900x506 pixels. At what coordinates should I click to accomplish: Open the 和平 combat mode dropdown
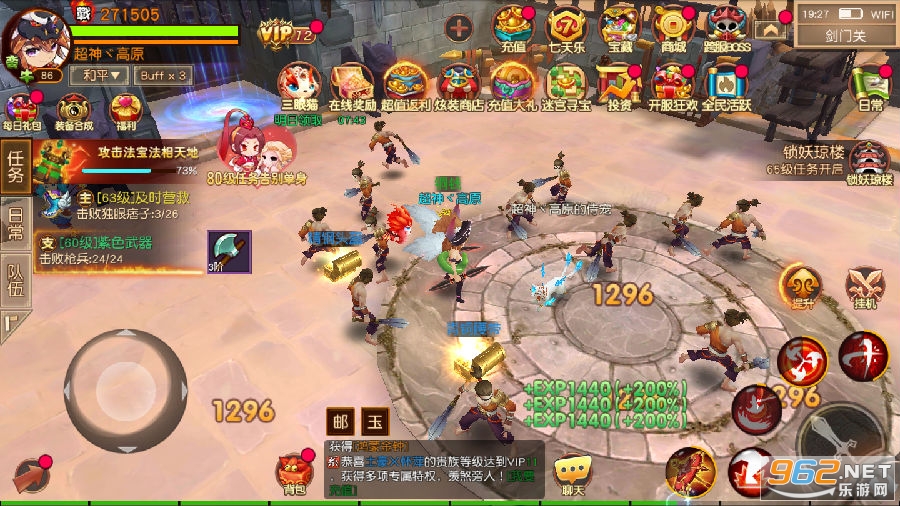coord(102,75)
